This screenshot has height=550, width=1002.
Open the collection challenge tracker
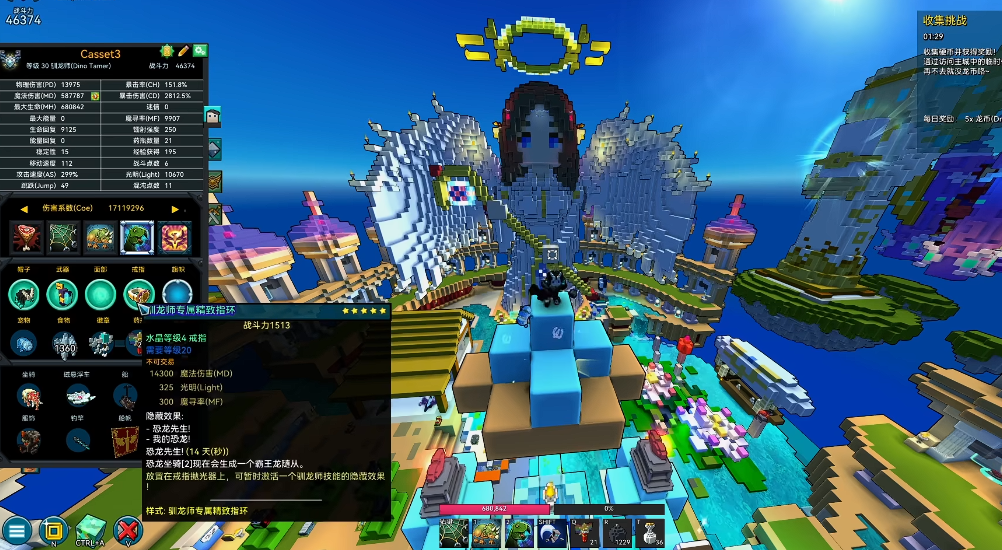(944, 20)
